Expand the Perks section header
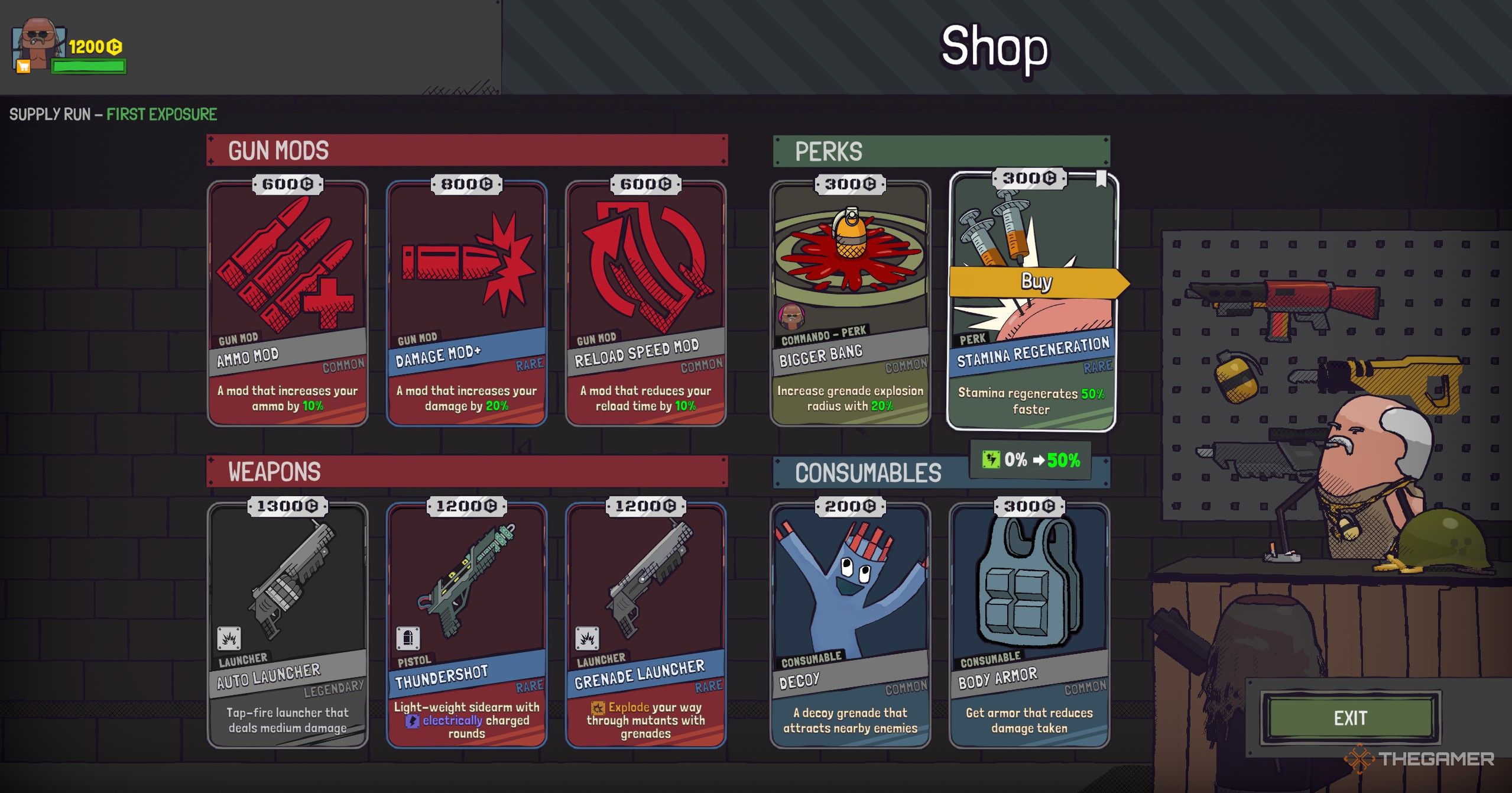The image size is (1512, 793). (830, 150)
